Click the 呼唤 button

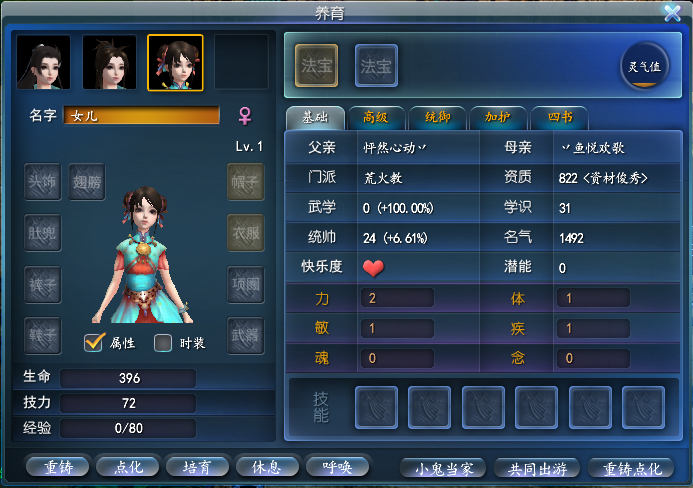pyautogui.click(x=336, y=466)
